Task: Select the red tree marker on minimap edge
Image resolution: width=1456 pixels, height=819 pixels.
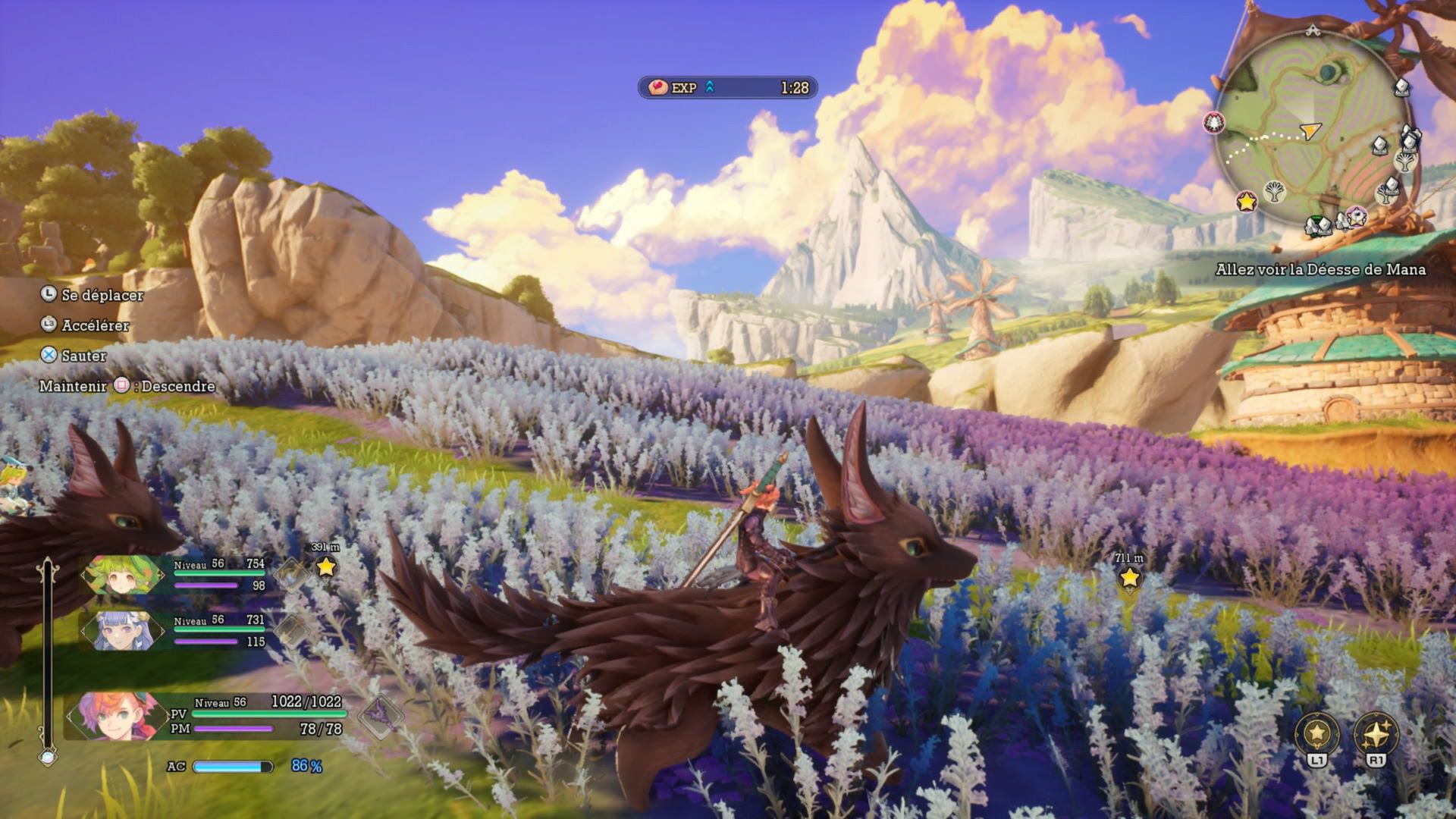Action: (1214, 123)
